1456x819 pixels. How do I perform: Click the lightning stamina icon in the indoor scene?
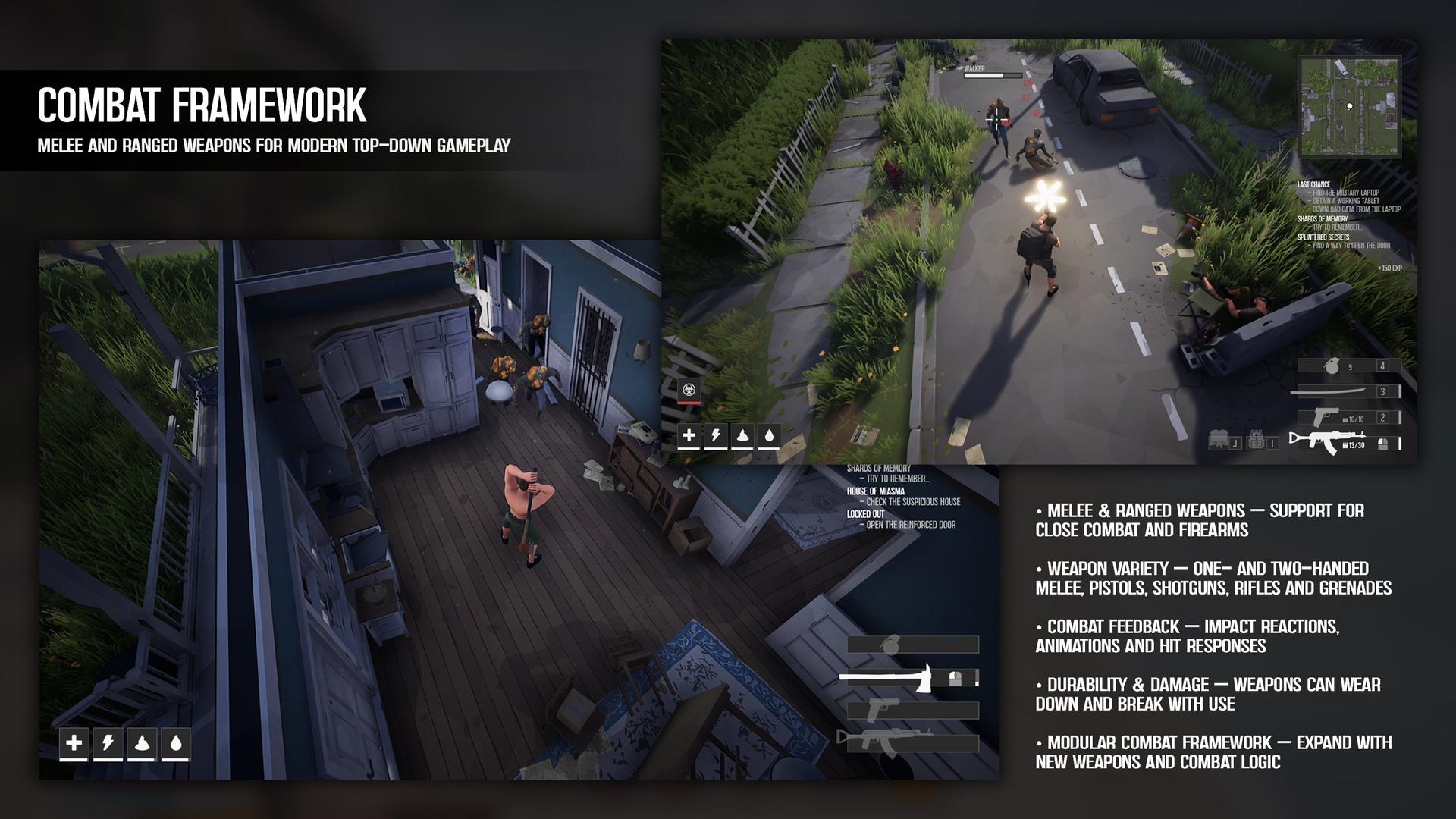tap(108, 743)
